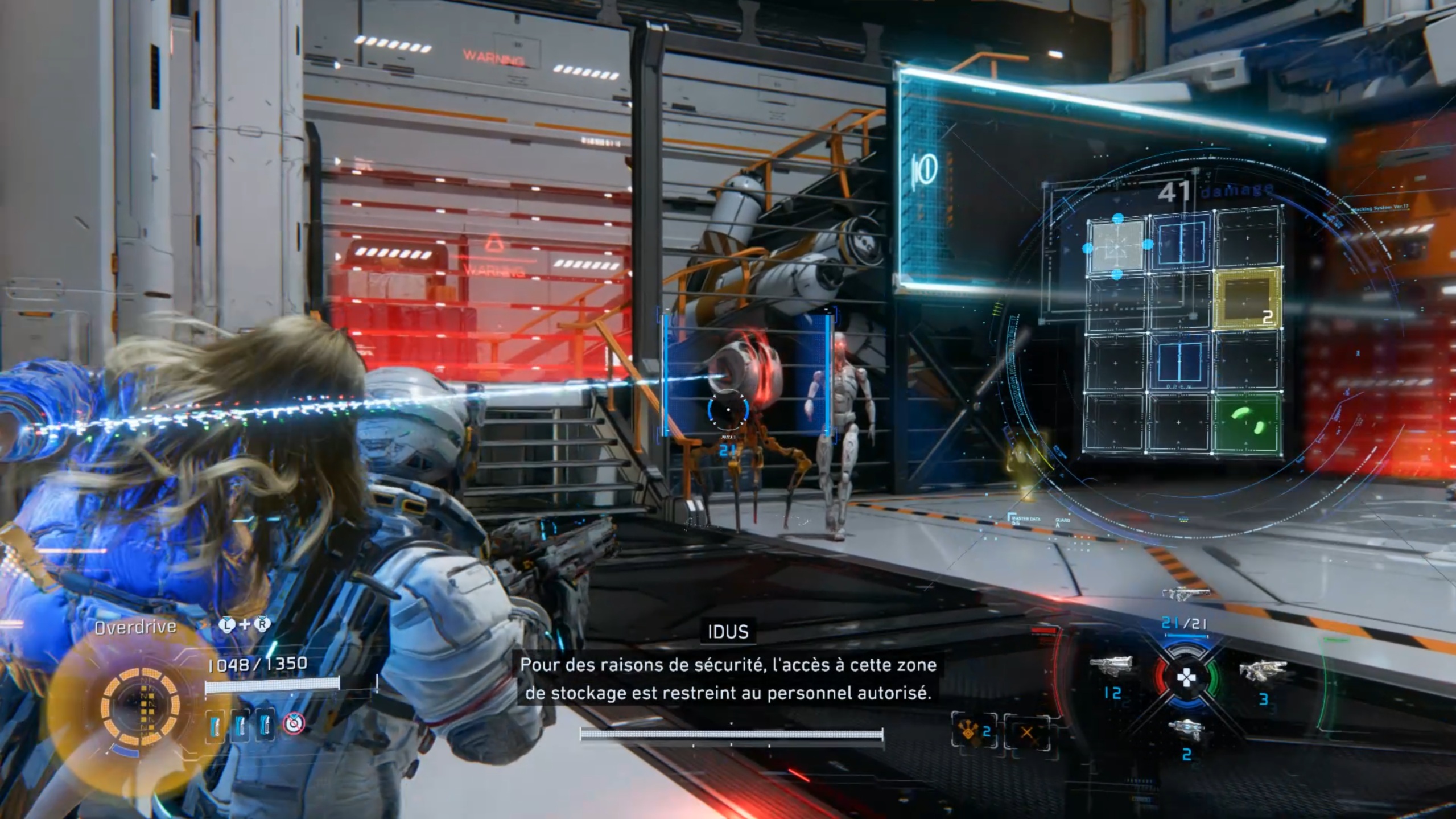Equip the weapon with 12 ammo
This screenshot has width=1456, height=819.
click(x=1110, y=666)
